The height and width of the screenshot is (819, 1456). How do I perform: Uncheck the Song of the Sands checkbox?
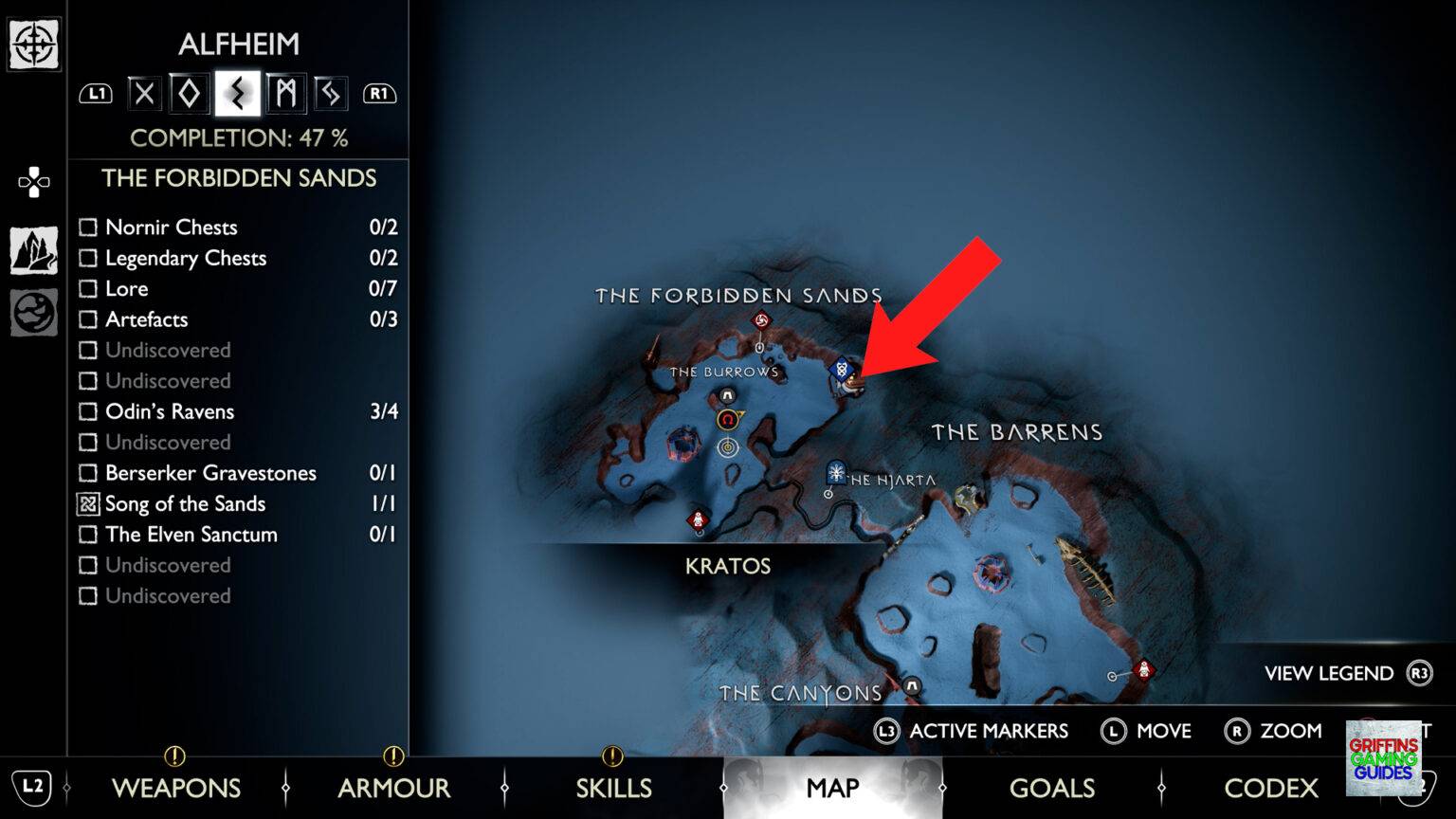[89, 503]
